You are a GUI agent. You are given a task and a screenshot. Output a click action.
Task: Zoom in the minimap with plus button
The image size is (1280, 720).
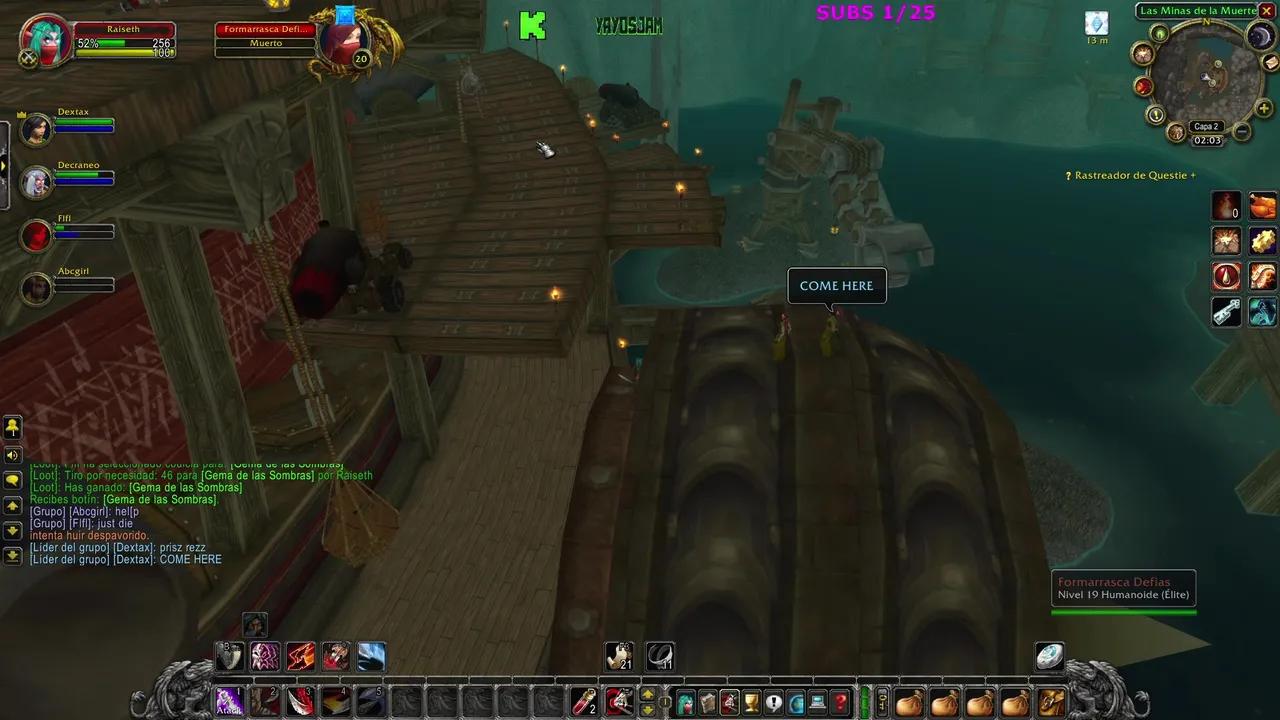point(1263,106)
